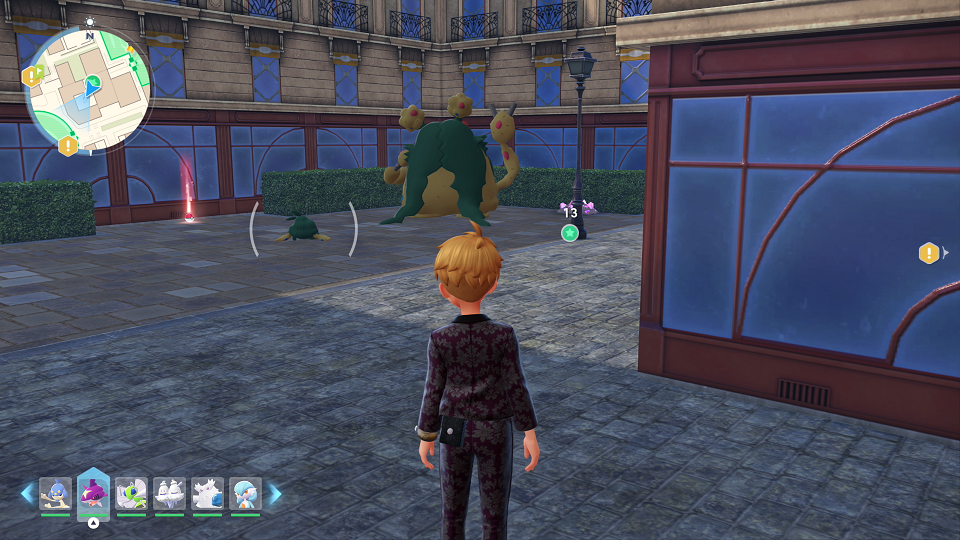Select the green star level 13 marker
The image size is (960, 540).
pos(570,233)
